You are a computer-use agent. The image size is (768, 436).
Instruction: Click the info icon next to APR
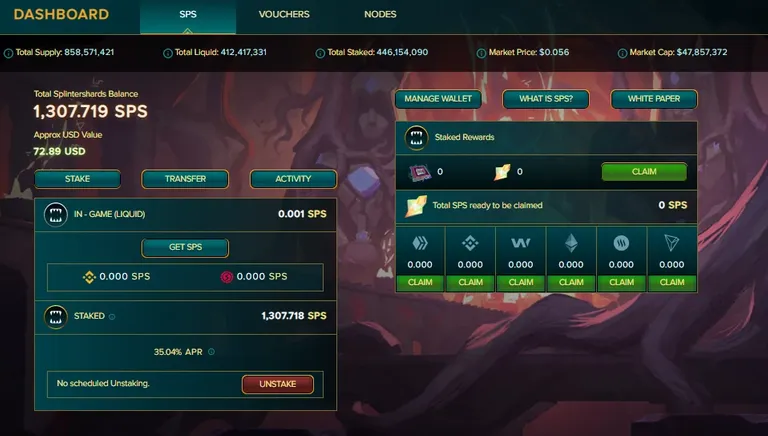click(211, 352)
